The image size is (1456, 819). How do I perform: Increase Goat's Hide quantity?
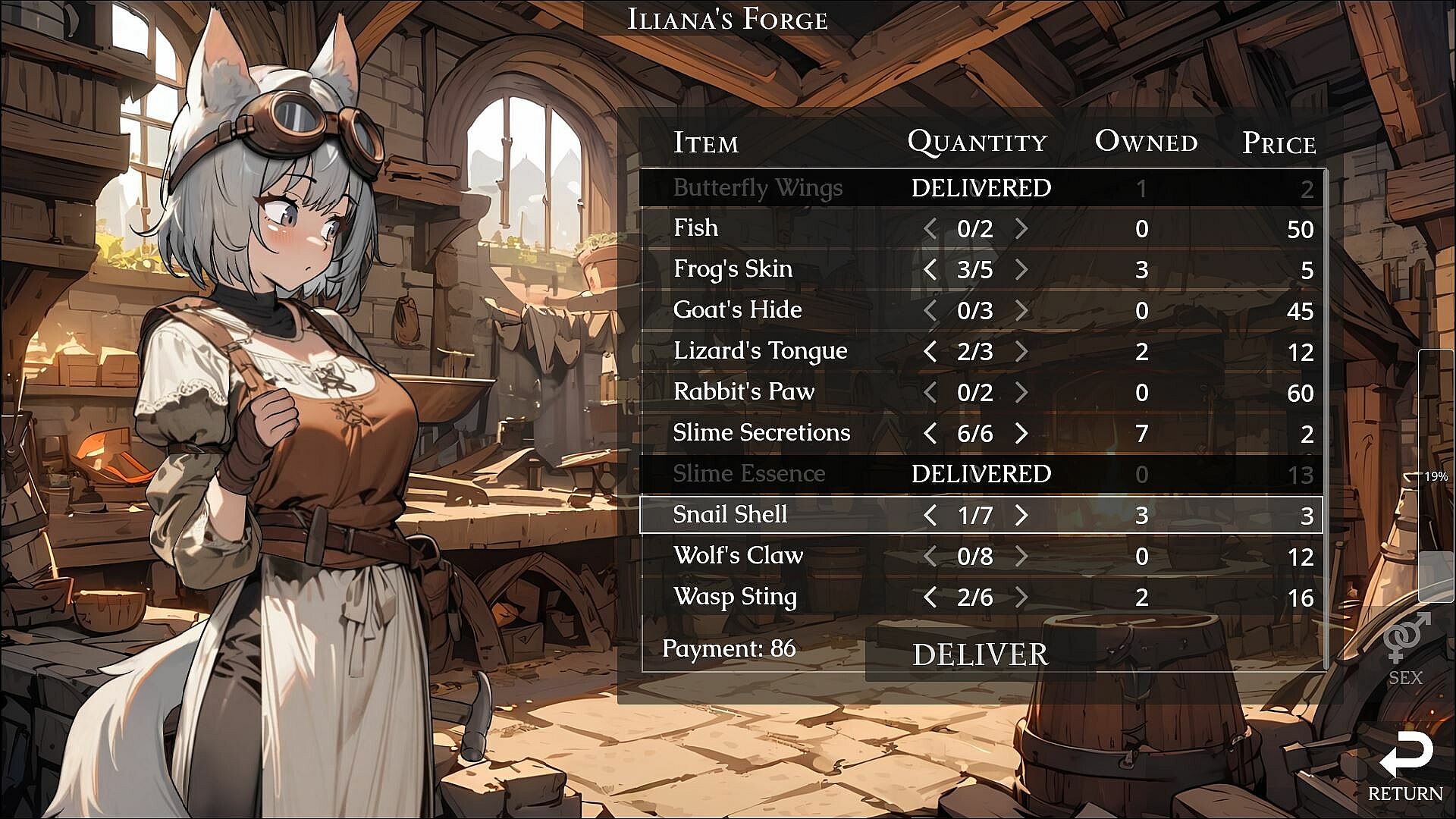point(1021,310)
